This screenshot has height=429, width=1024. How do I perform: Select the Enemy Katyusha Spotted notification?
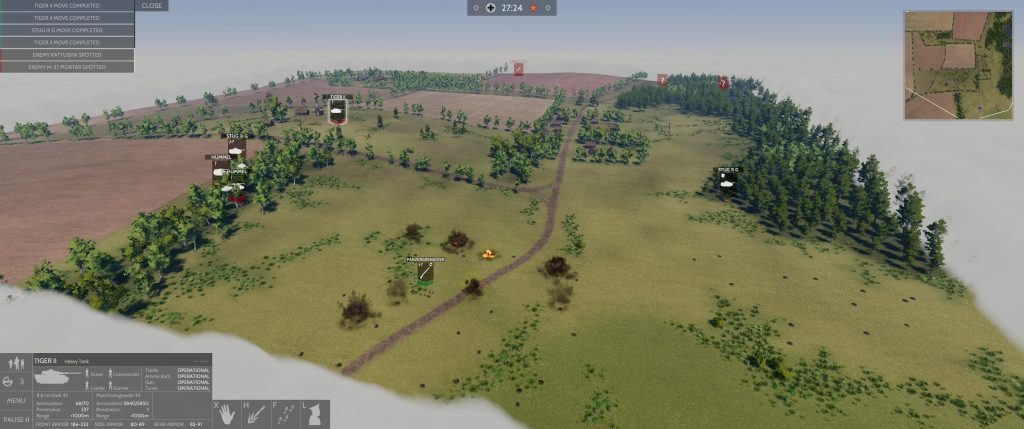pos(68,55)
